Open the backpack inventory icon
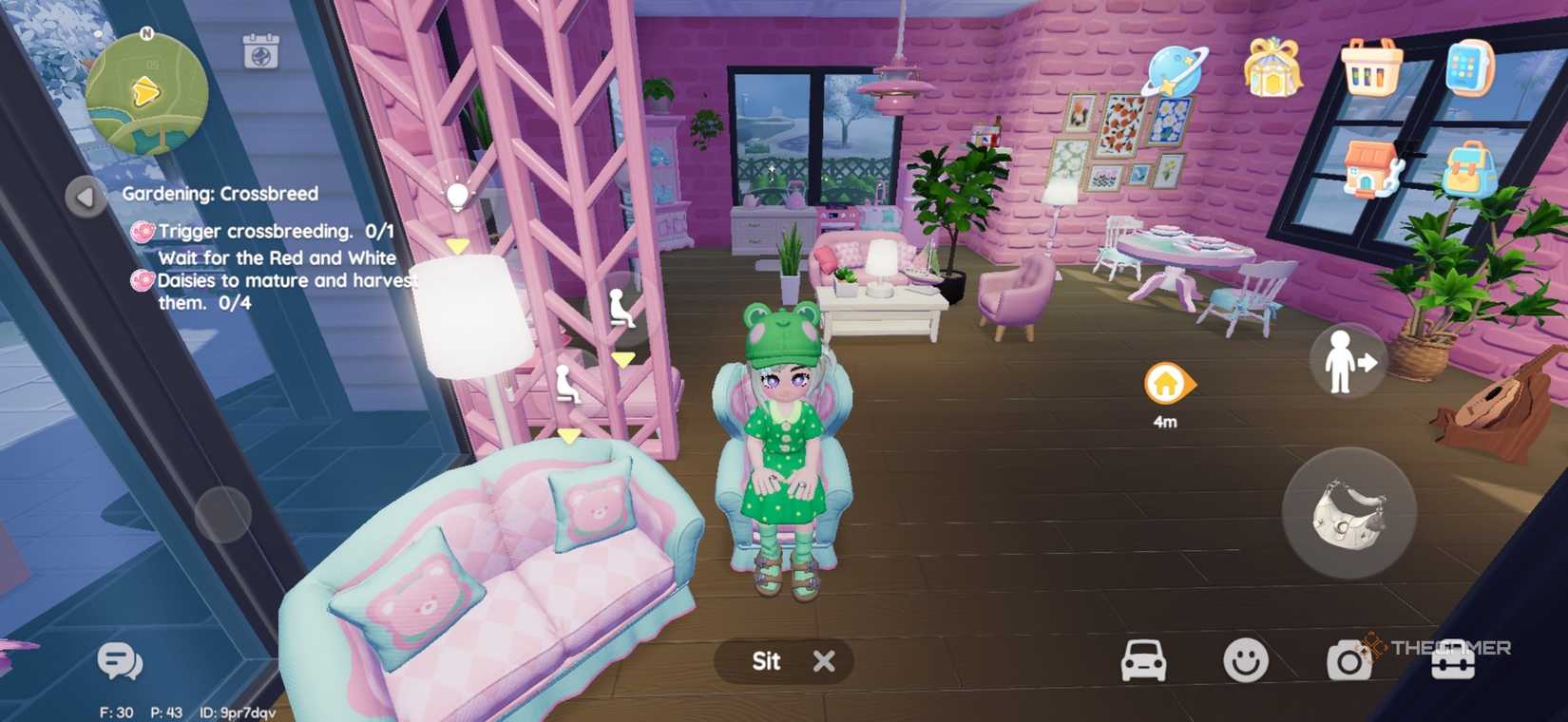The width and height of the screenshot is (1568, 722). [x=1469, y=166]
